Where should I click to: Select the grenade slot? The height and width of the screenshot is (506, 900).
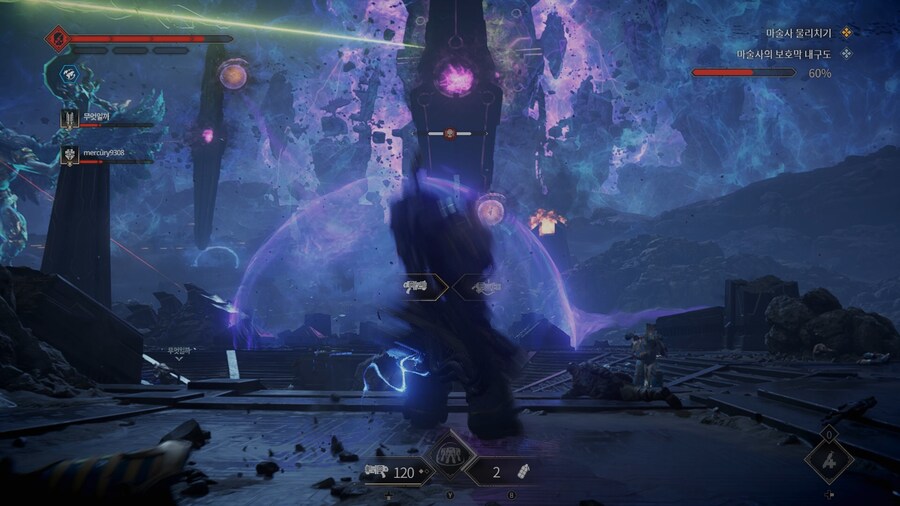(505, 473)
